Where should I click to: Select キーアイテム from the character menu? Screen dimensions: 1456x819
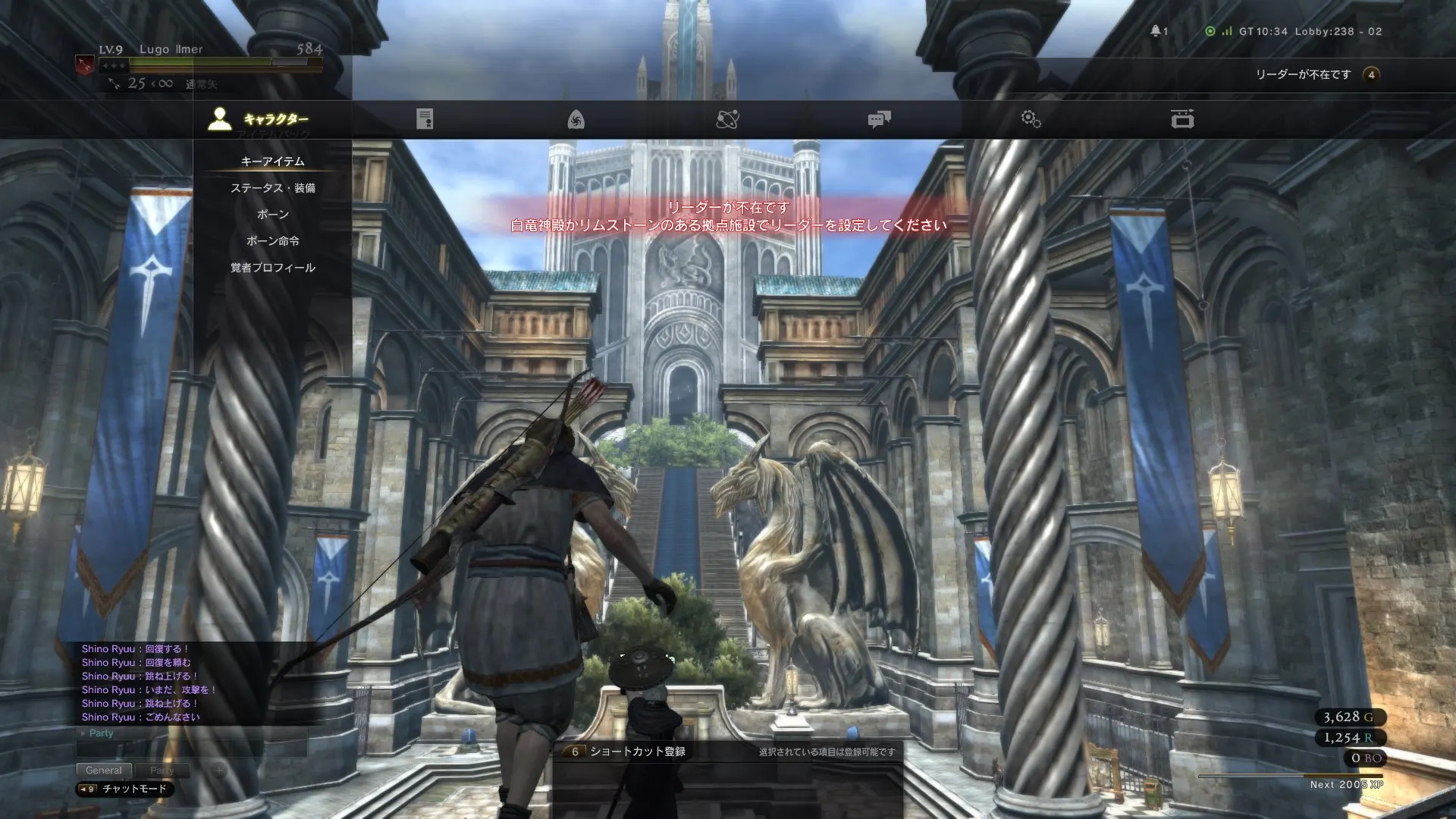pos(271,162)
